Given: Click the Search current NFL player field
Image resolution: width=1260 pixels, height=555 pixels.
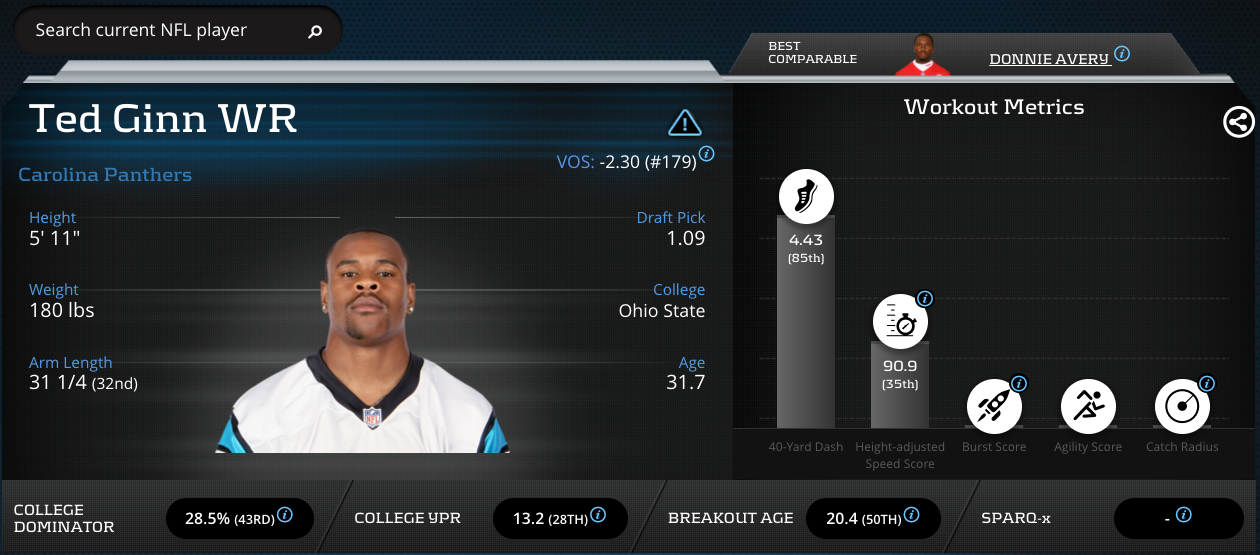Looking at the screenshot, I should 160,31.
